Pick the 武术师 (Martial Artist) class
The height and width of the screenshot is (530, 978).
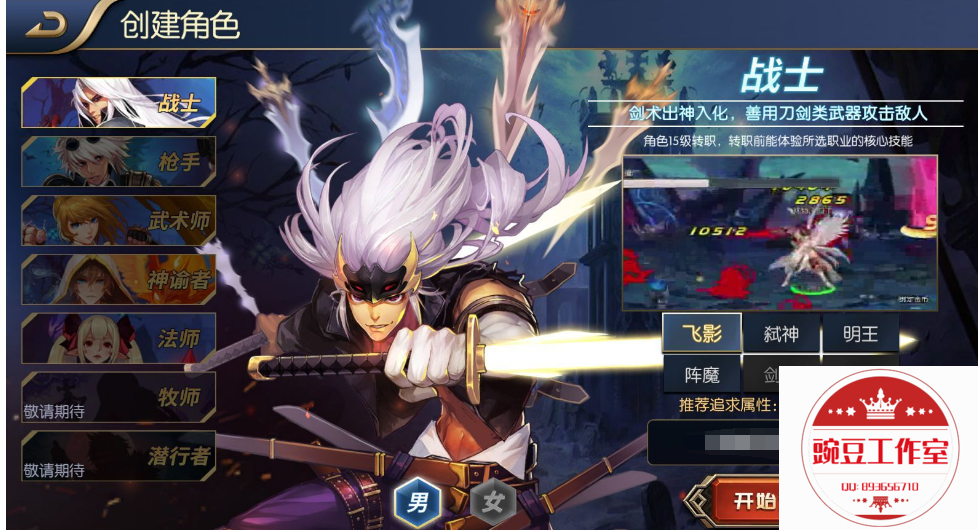point(118,221)
